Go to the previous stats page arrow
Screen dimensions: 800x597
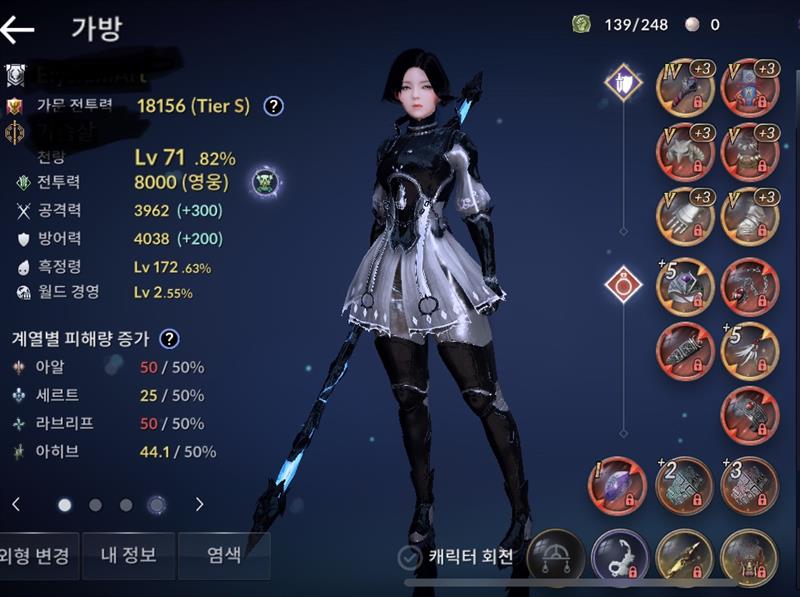coord(16,504)
